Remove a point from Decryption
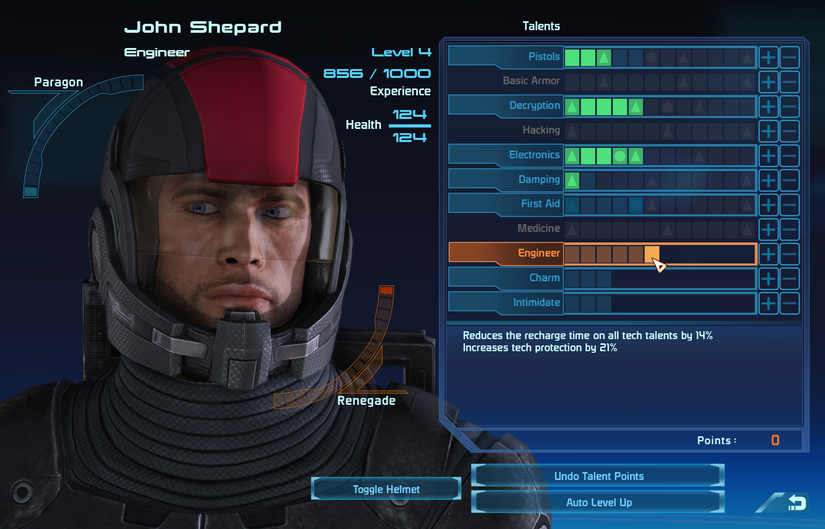This screenshot has width=825, height=529. coord(790,106)
